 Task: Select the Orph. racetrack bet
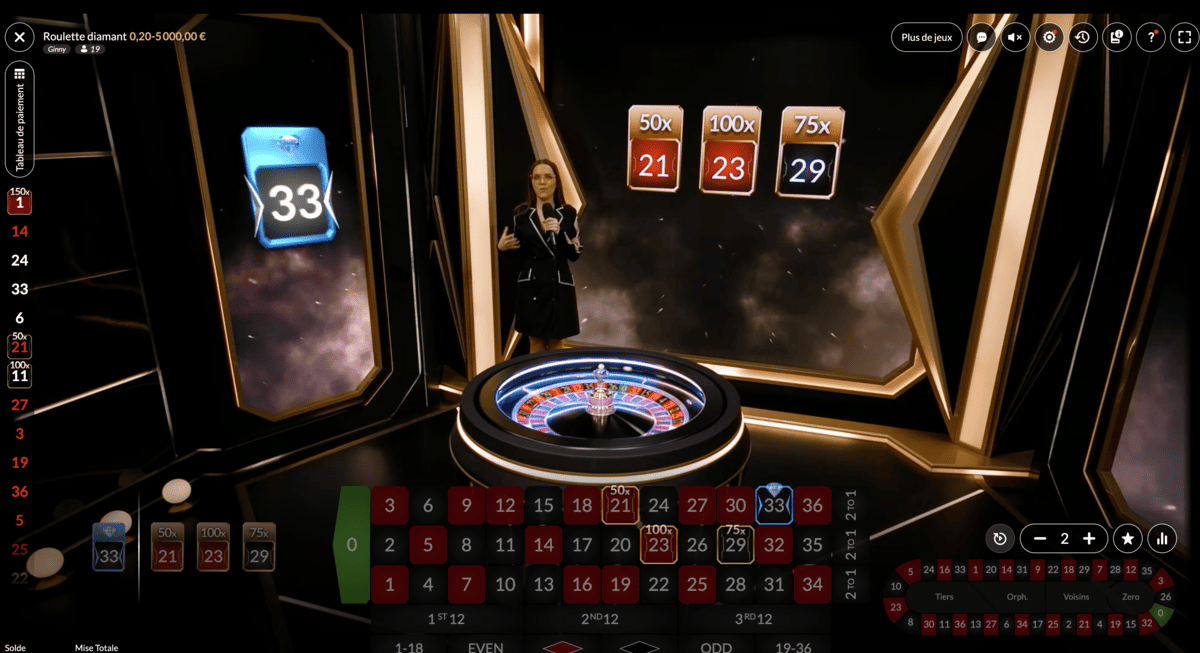tap(1018, 597)
